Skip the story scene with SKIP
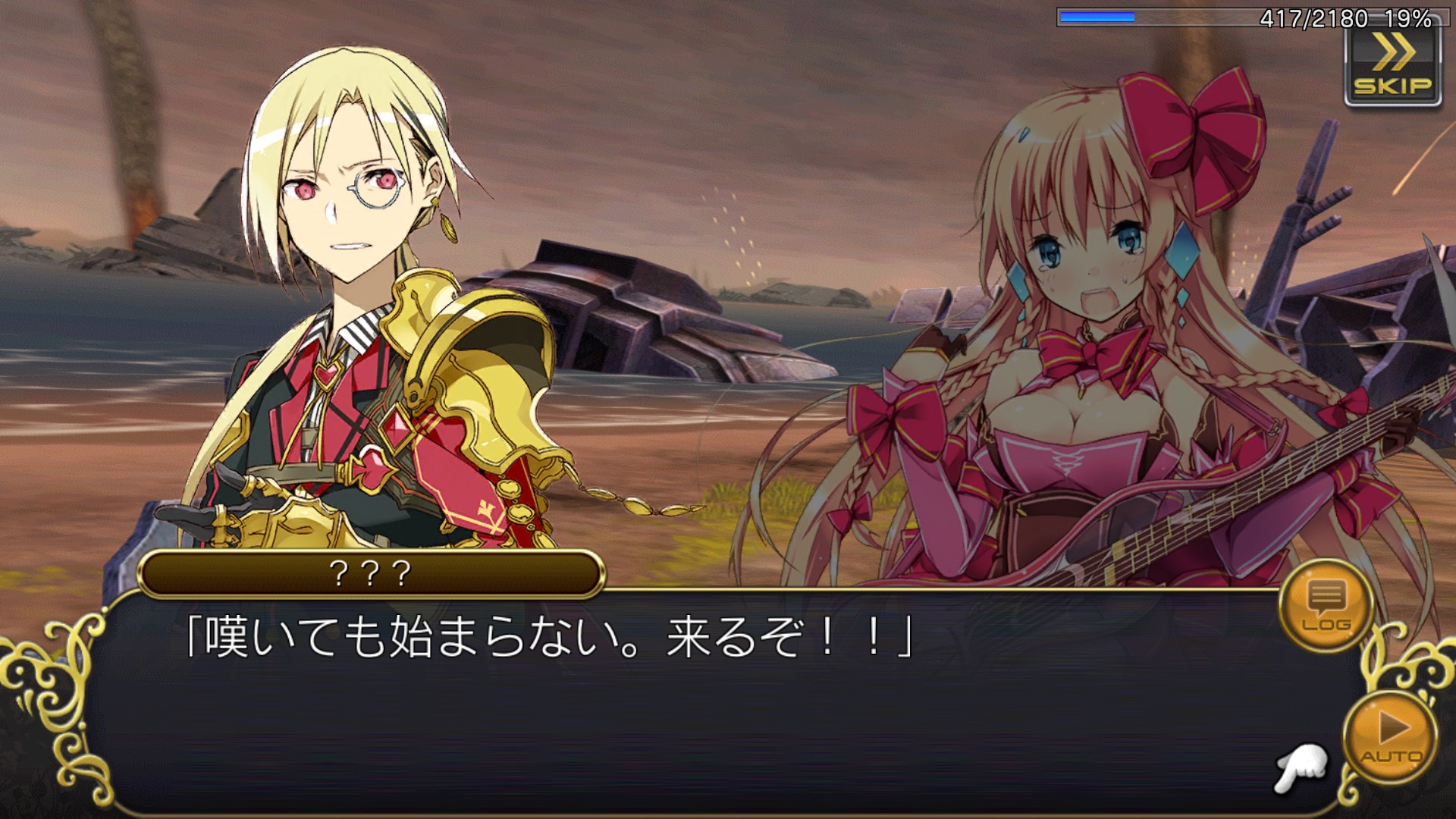Screen dimensions: 1456x819 [x=1392, y=67]
